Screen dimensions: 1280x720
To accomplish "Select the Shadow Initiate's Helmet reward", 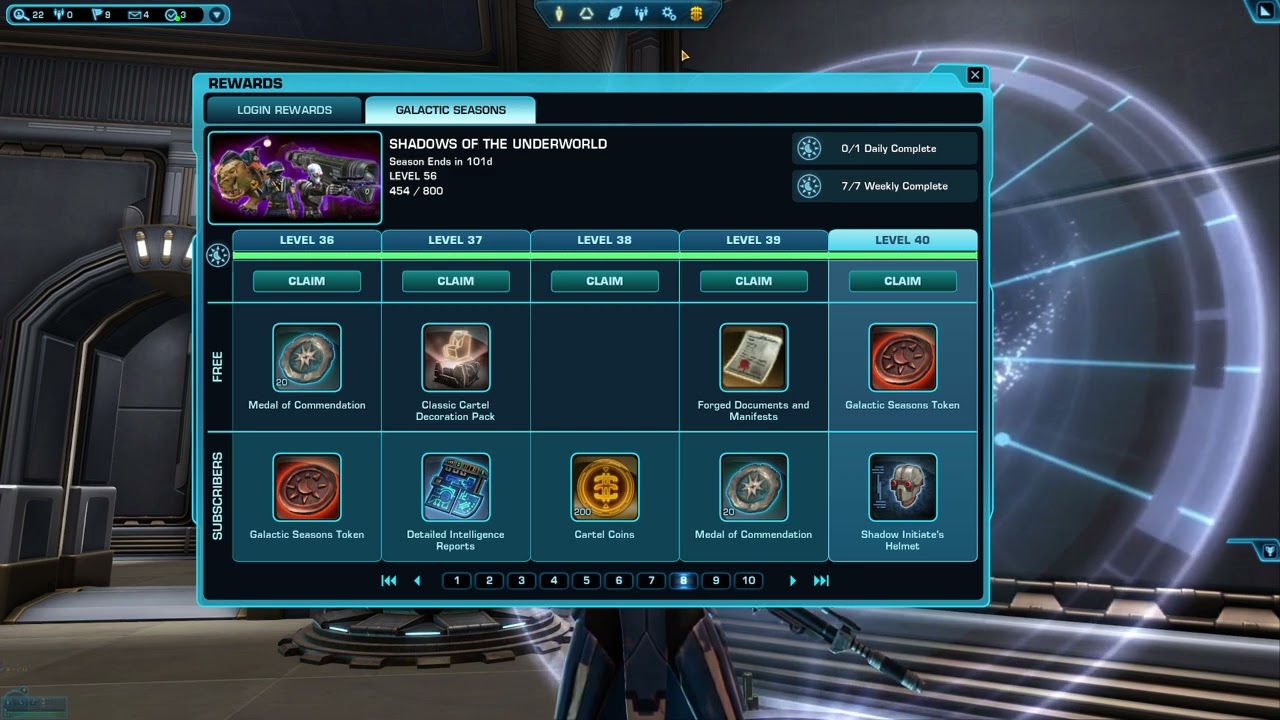I will (x=902, y=487).
